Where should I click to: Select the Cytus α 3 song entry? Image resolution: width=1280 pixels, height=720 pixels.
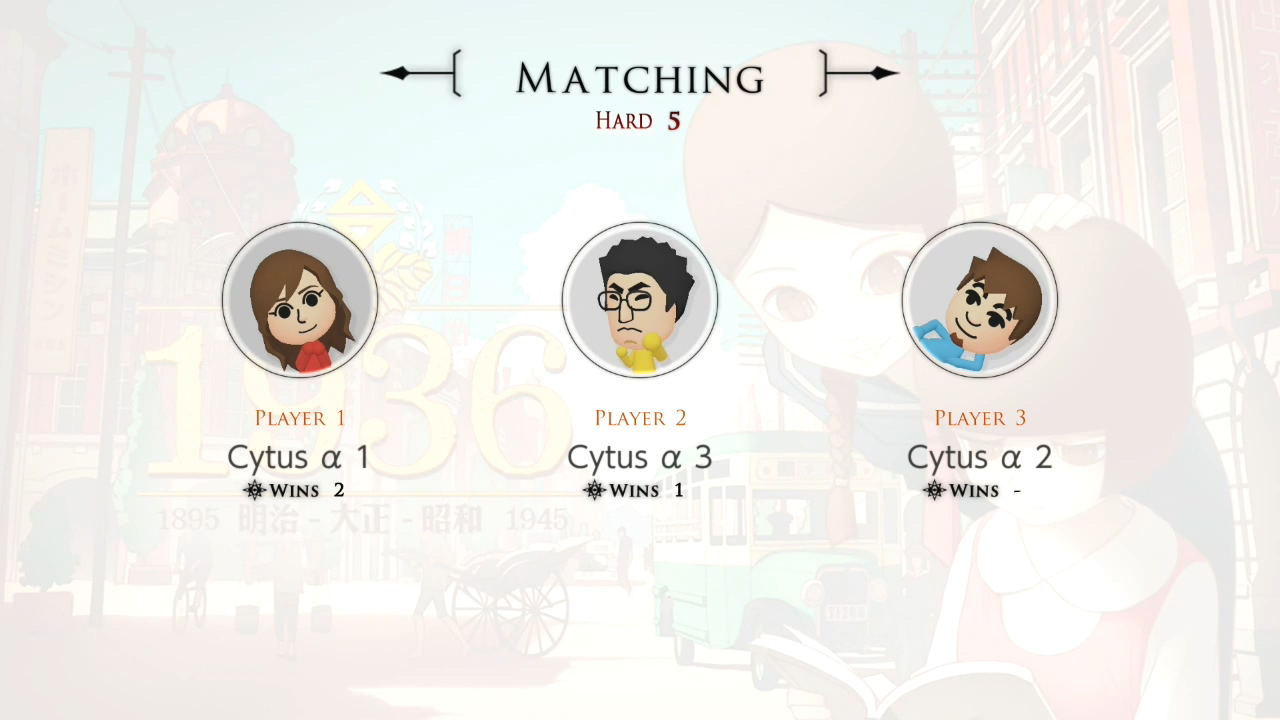tap(639, 457)
